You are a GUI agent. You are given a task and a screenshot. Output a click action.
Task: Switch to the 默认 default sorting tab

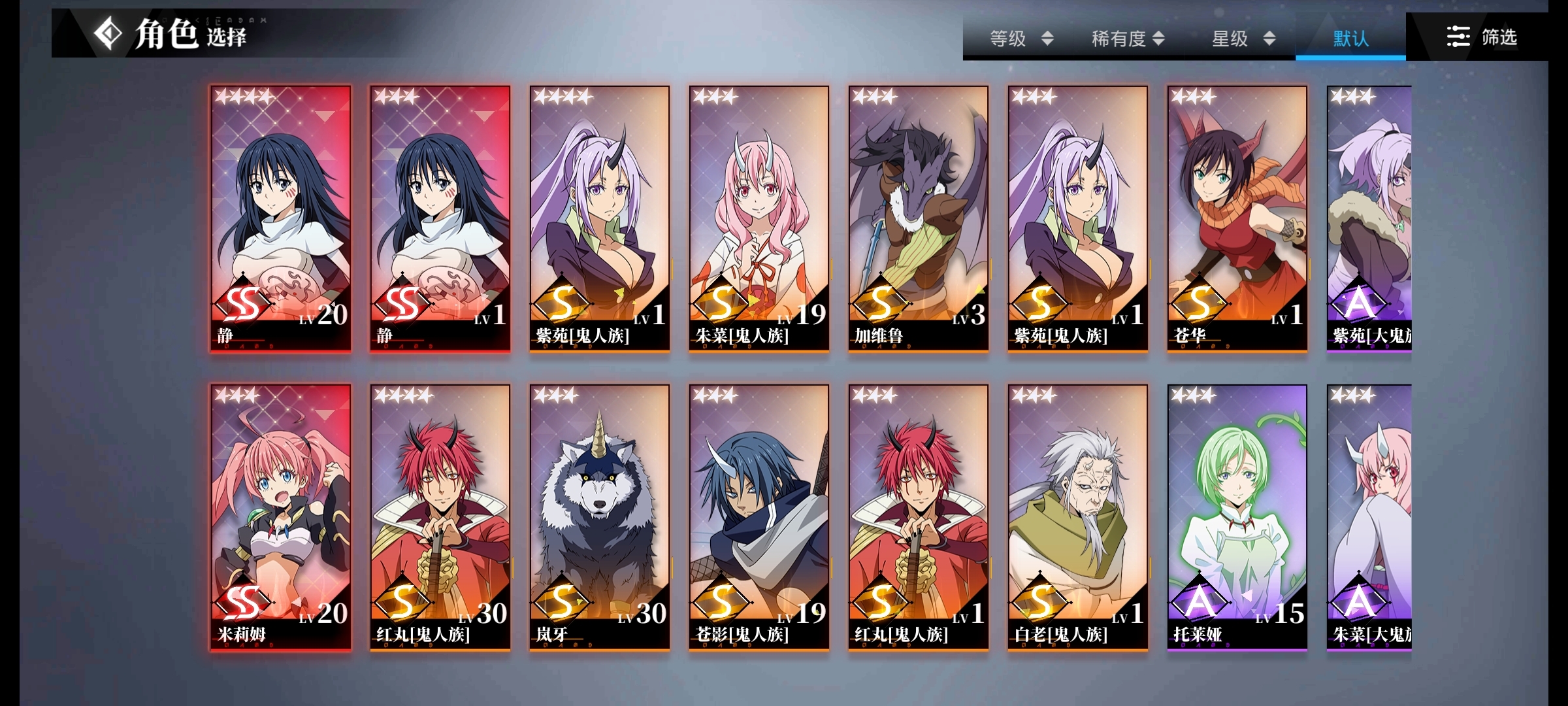pyautogui.click(x=1350, y=39)
